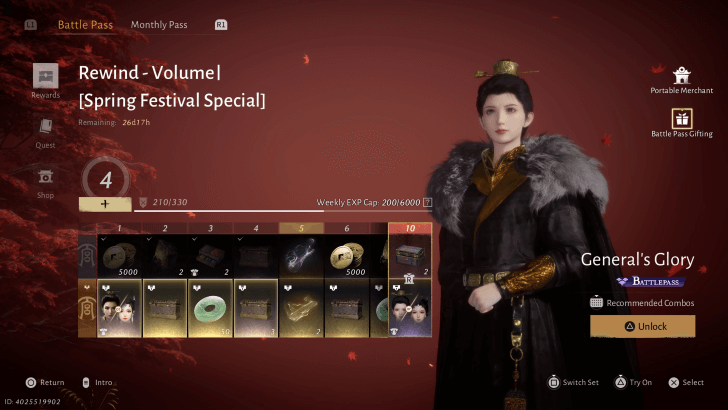The height and width of the screenshot is (410, 728).
Task: Open the Rewards section
Action: [x=45, y=77]
